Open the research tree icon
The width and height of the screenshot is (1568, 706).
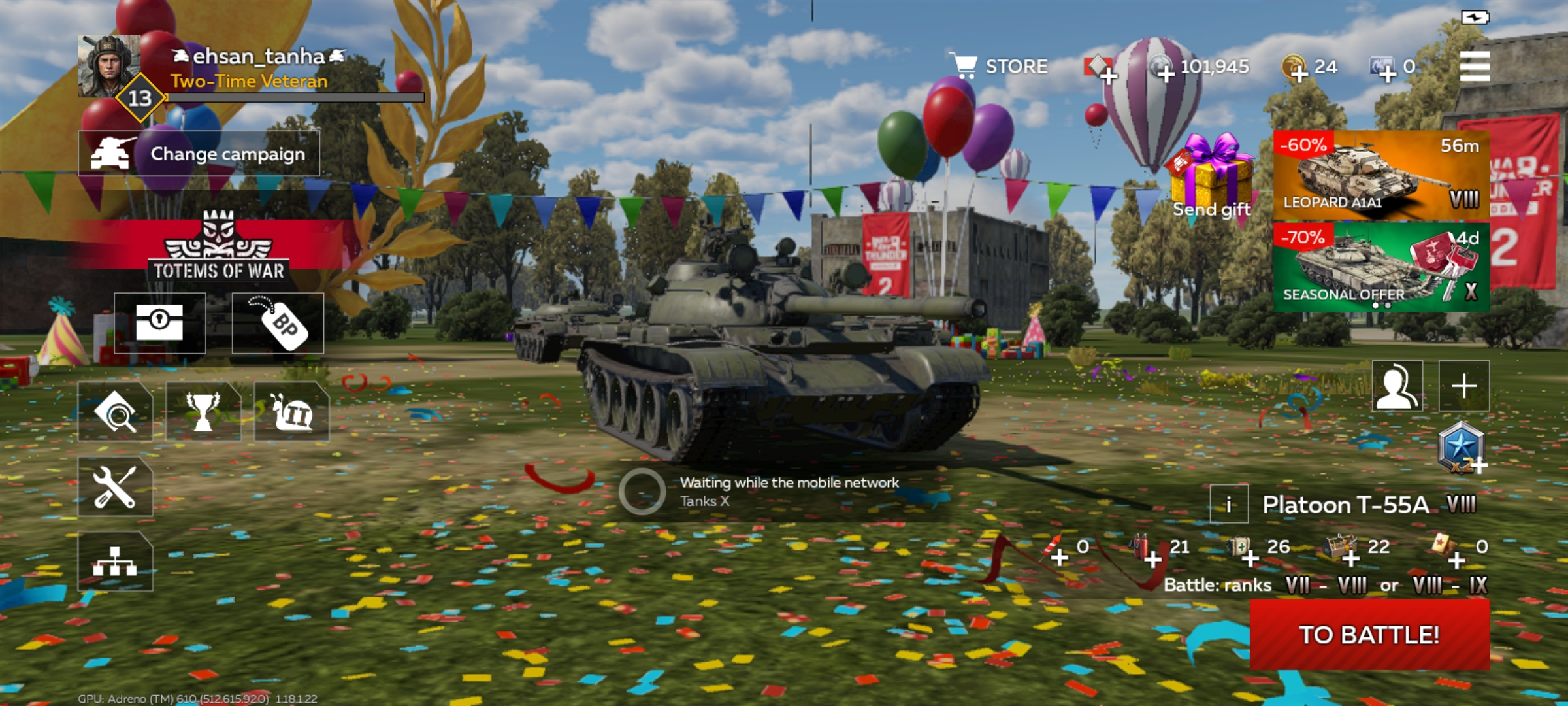pyautogui.click(x=115, y=562)
